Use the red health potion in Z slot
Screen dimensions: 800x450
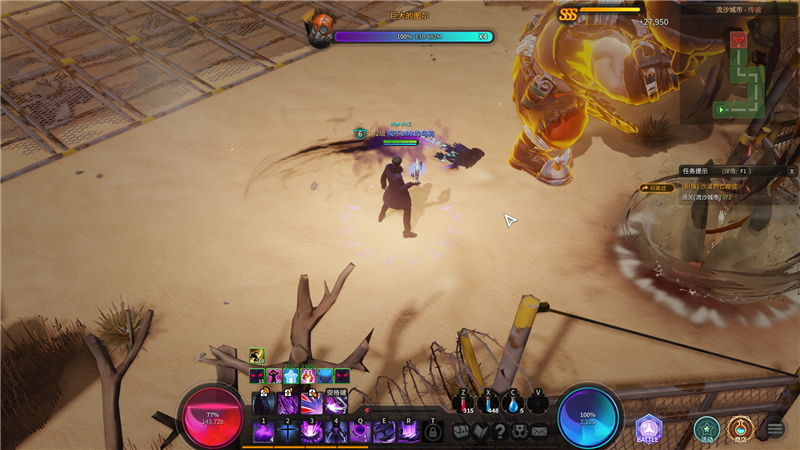(x=464, y=403)
